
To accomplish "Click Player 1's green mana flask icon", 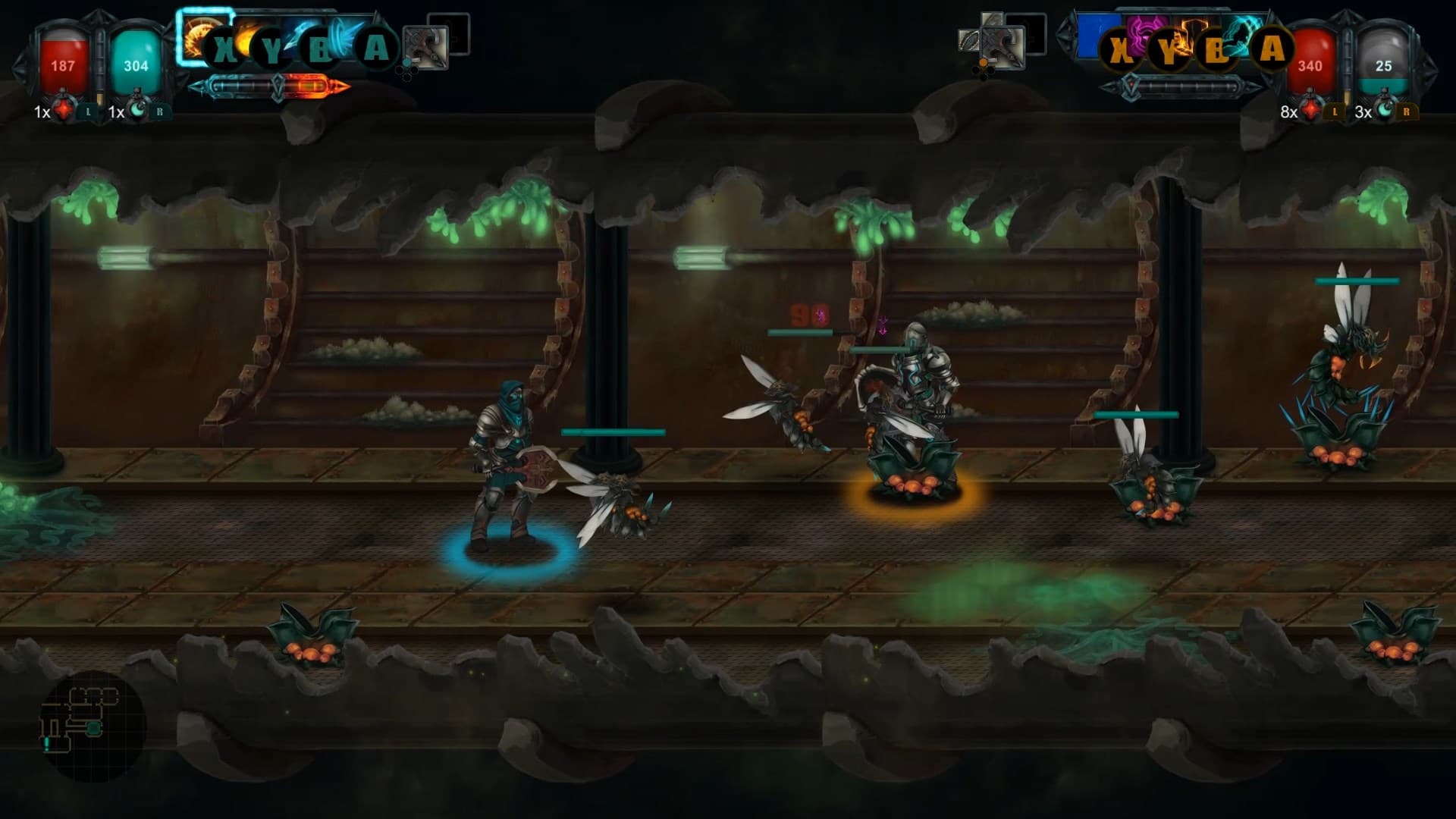I will pos(139,111).
